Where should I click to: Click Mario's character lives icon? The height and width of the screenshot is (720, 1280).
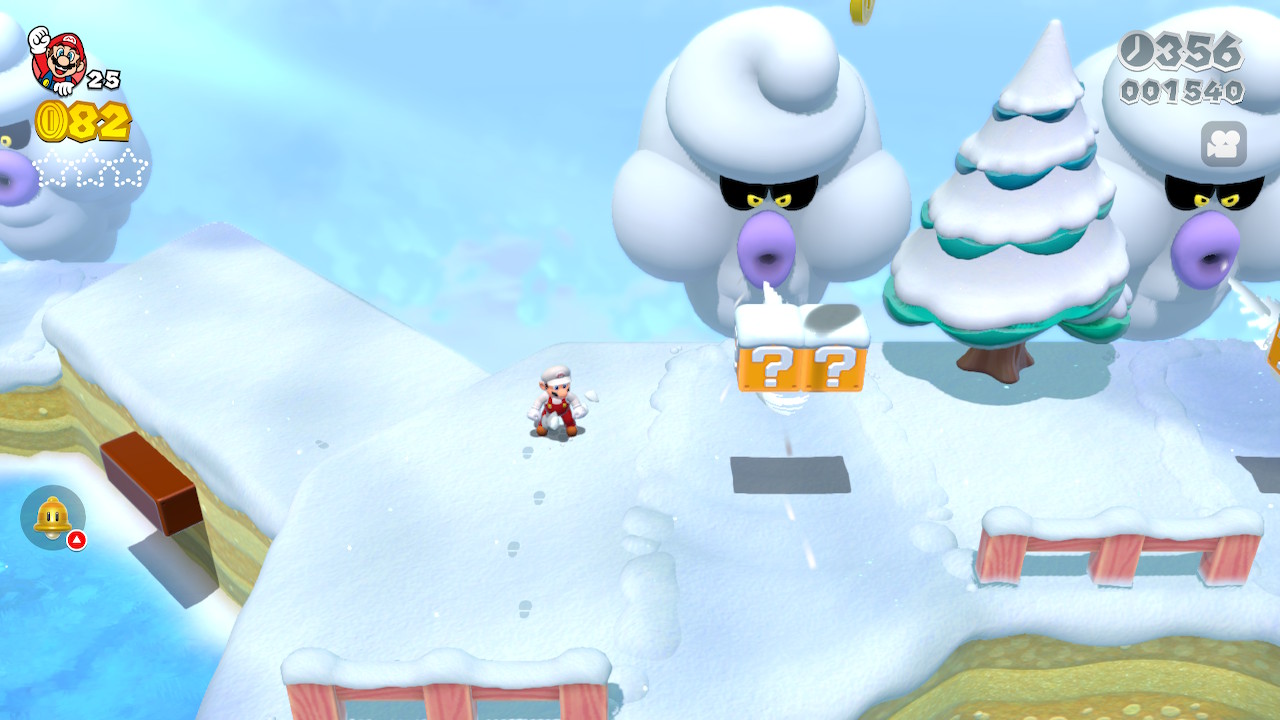tap(58, 59)
